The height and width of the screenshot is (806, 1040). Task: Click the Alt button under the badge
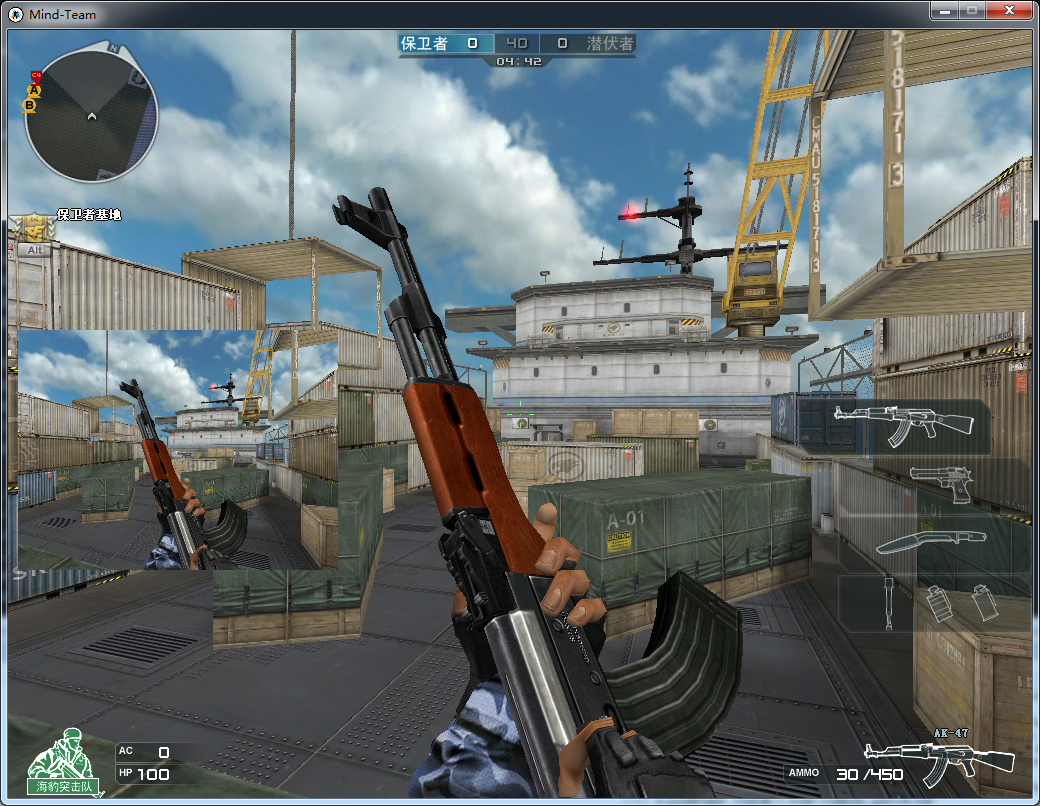(34, 250)
